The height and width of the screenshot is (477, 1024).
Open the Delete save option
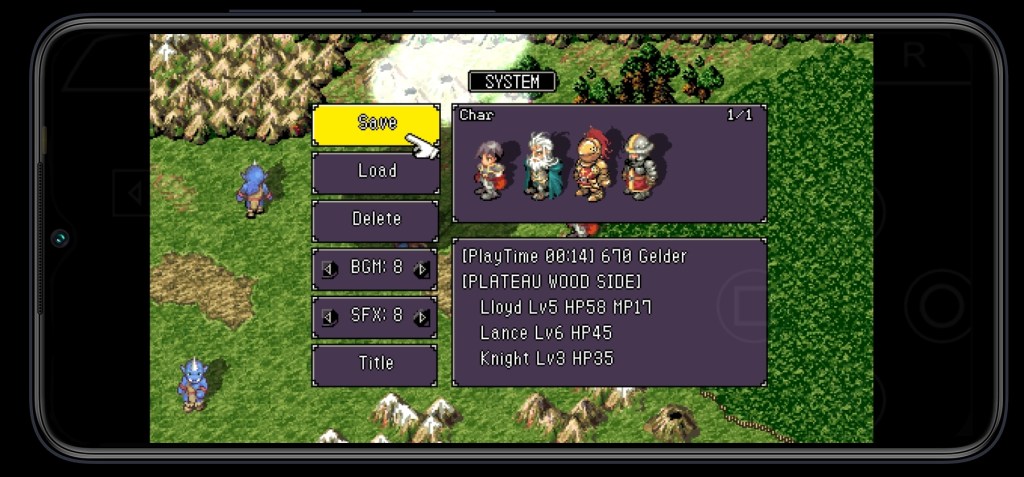(x=375, y=219)
